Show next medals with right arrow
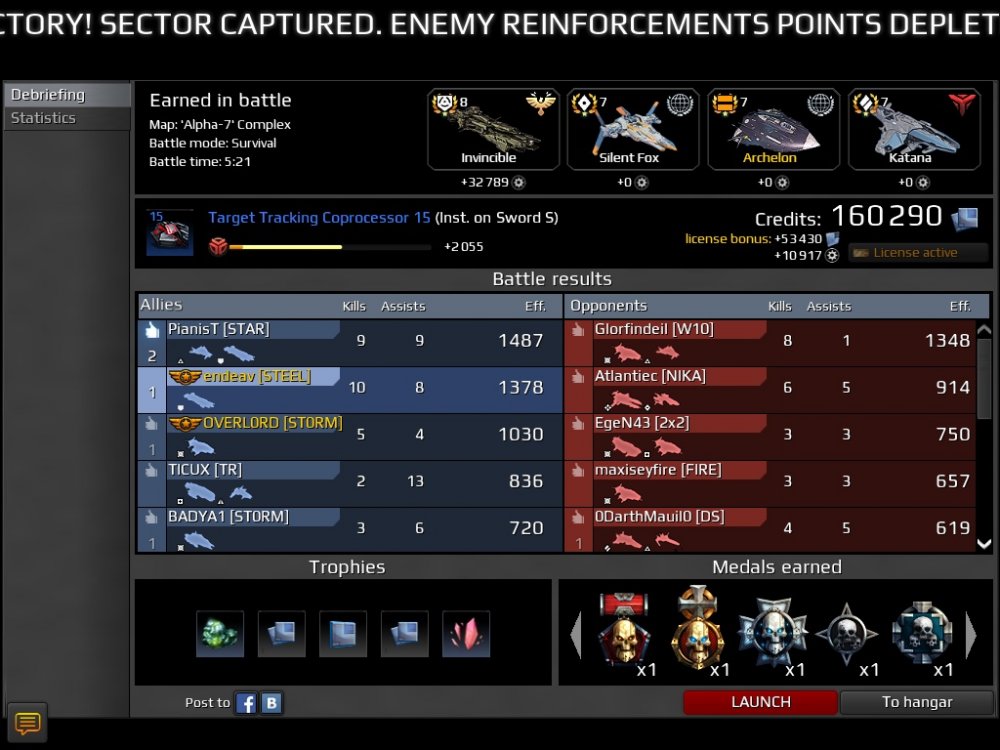This screenshot has height=750, width=1000. click(x=971, y=636)
